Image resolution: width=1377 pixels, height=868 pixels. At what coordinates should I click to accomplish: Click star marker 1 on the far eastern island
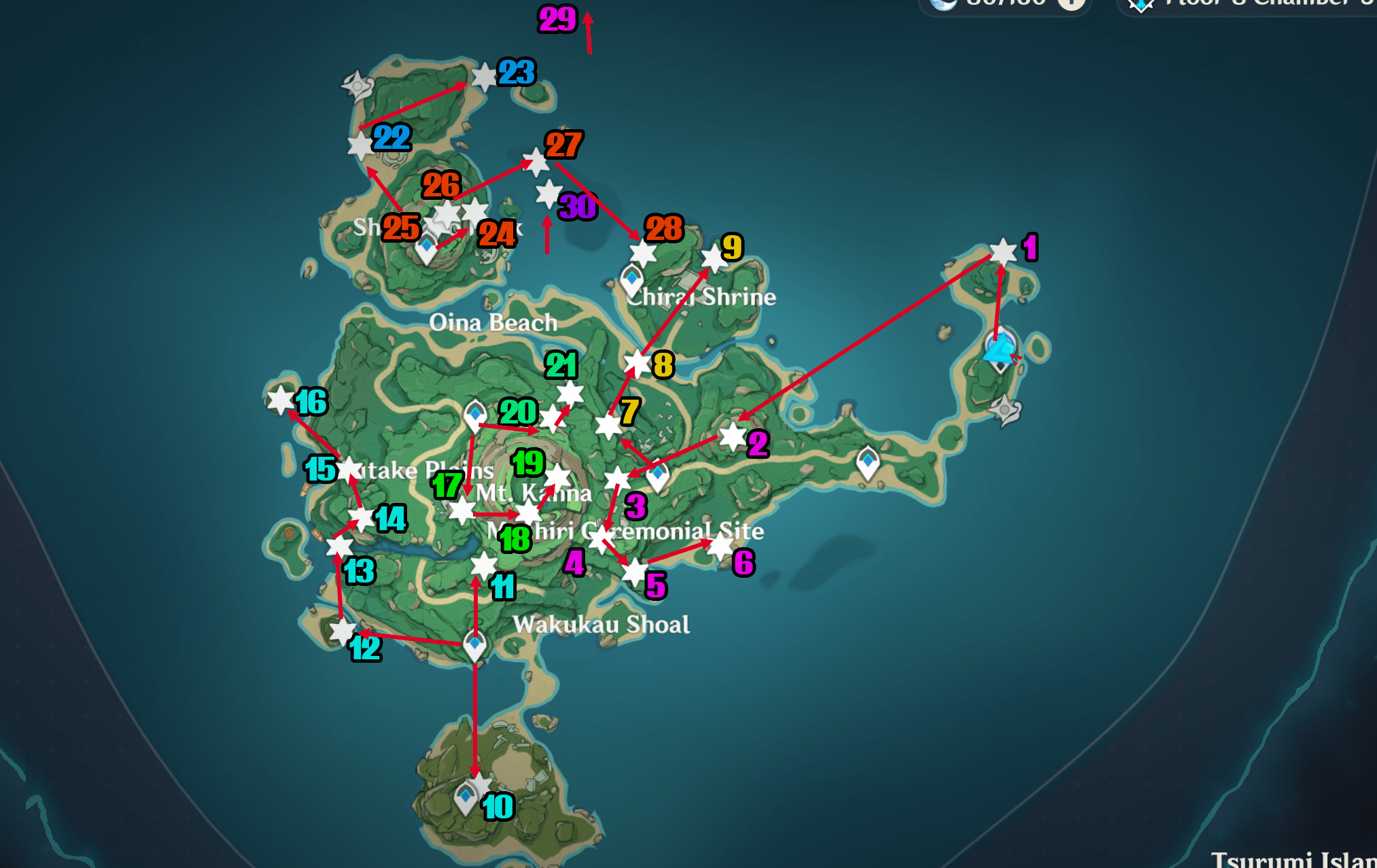(x=1003, y=251)
